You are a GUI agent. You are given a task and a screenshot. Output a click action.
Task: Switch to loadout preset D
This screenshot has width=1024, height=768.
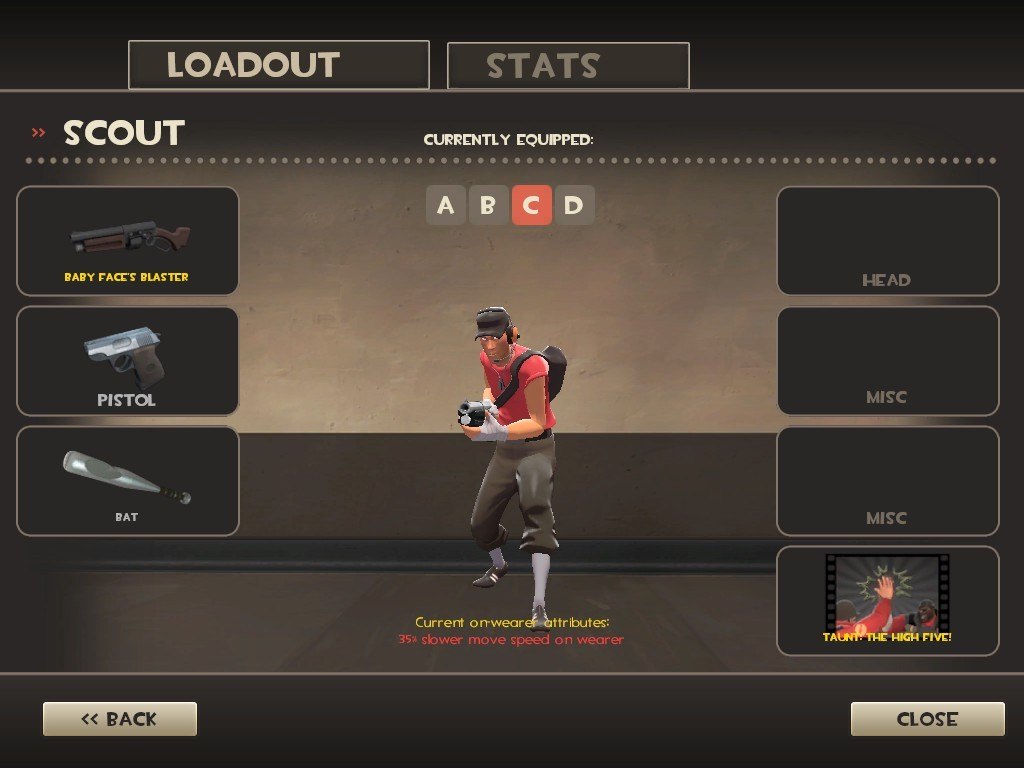point(573,206)
